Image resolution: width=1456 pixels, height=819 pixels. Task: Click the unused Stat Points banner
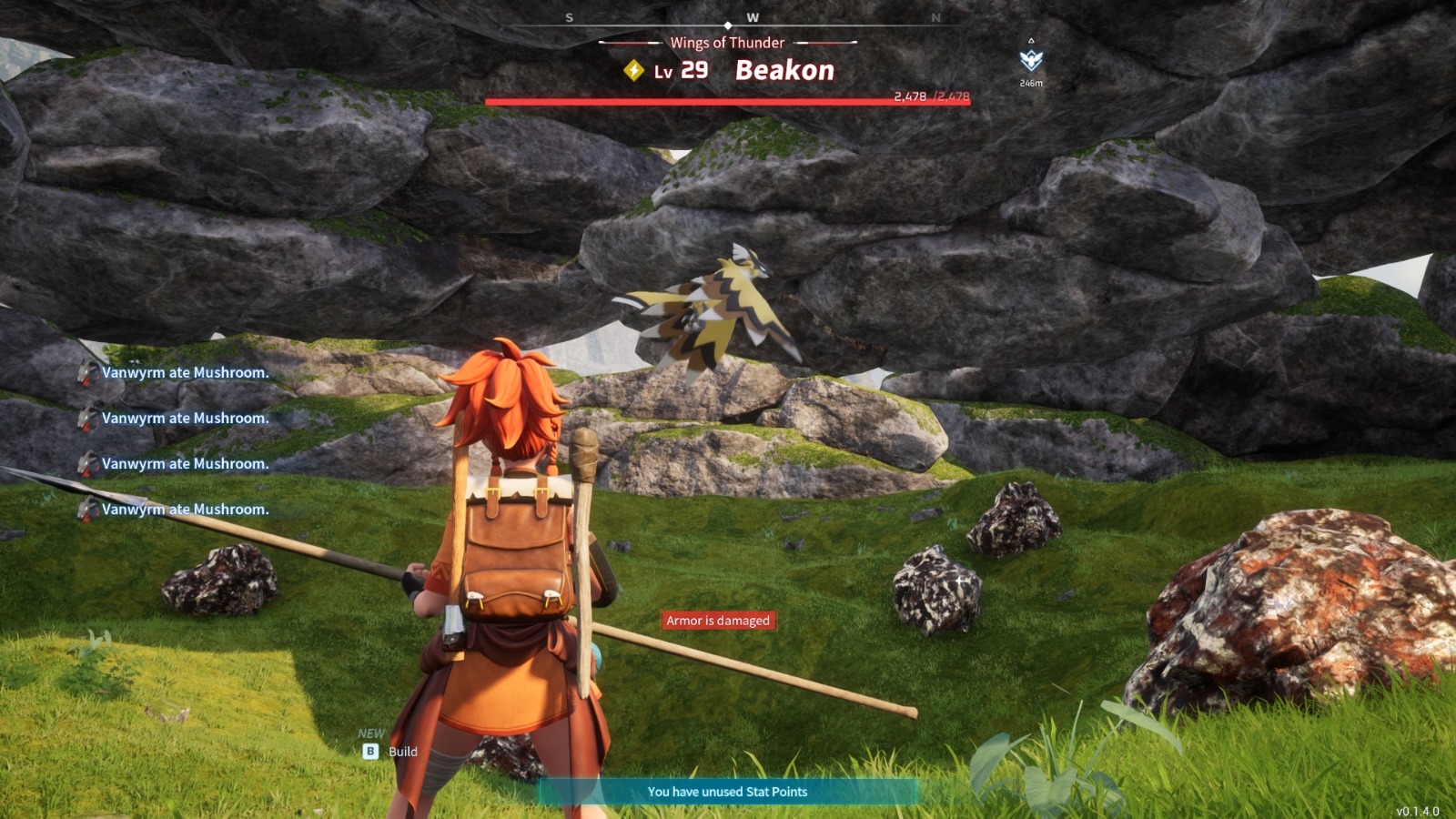(727, 792)
